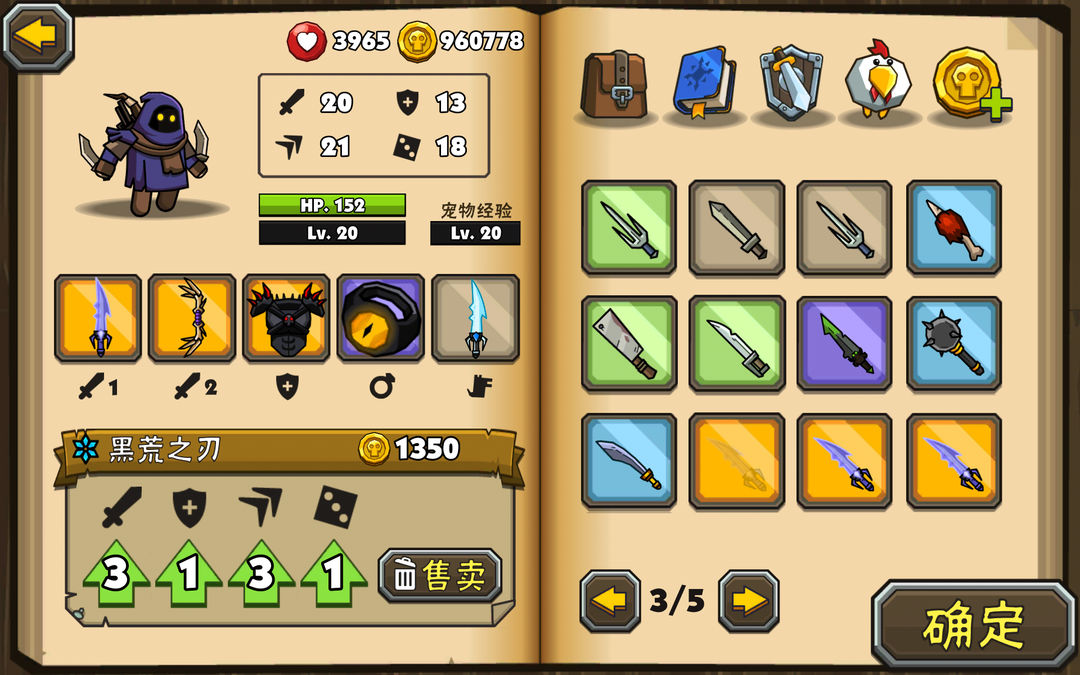The width and height of the screenshot is (1080, 675).
Task: Switch to the shield and sword tab
Action: 791,83
